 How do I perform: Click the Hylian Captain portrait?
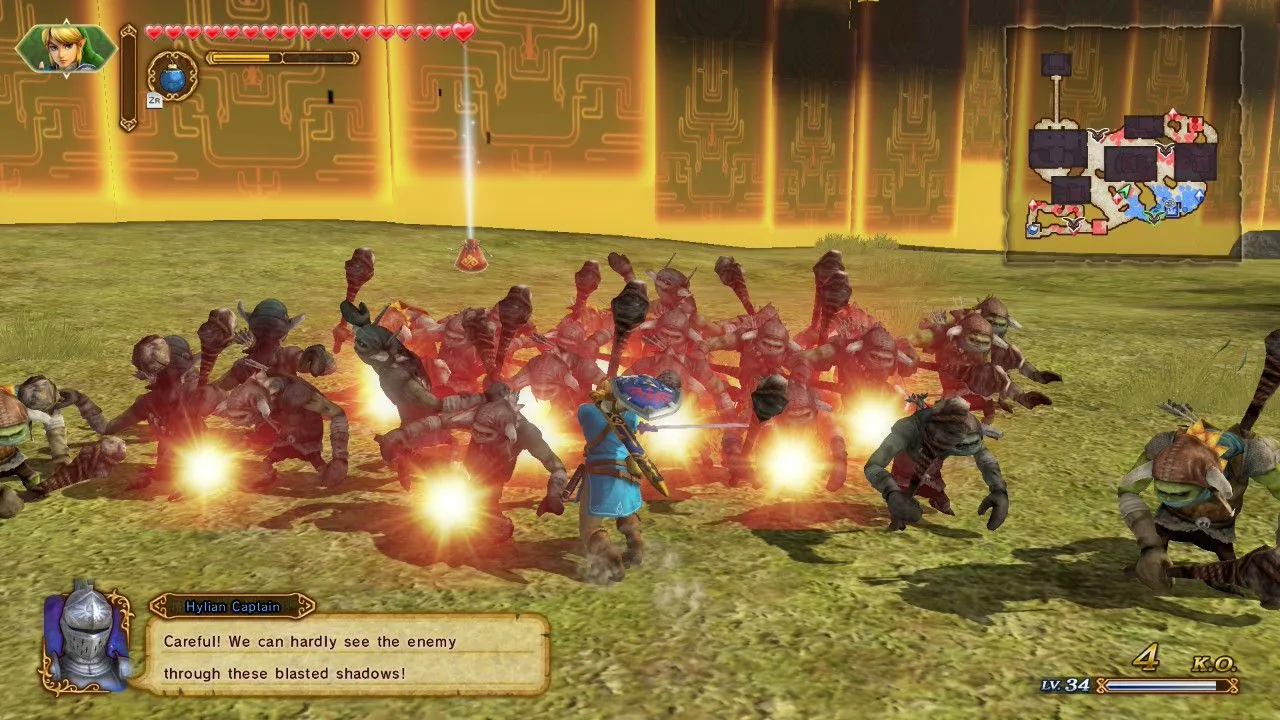[x=86, y=638]
